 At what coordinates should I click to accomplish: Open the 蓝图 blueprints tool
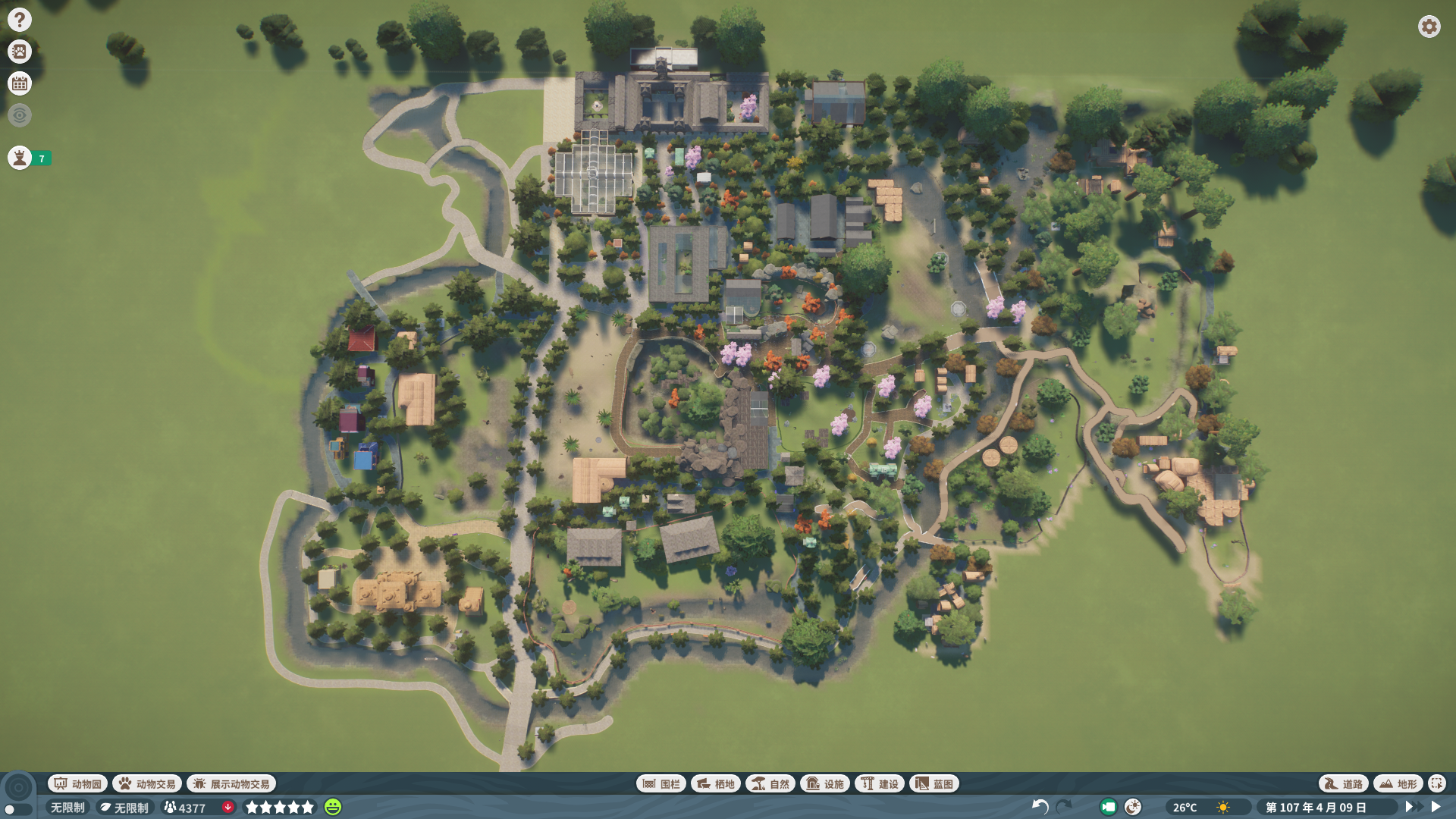(x=934, y=783)
